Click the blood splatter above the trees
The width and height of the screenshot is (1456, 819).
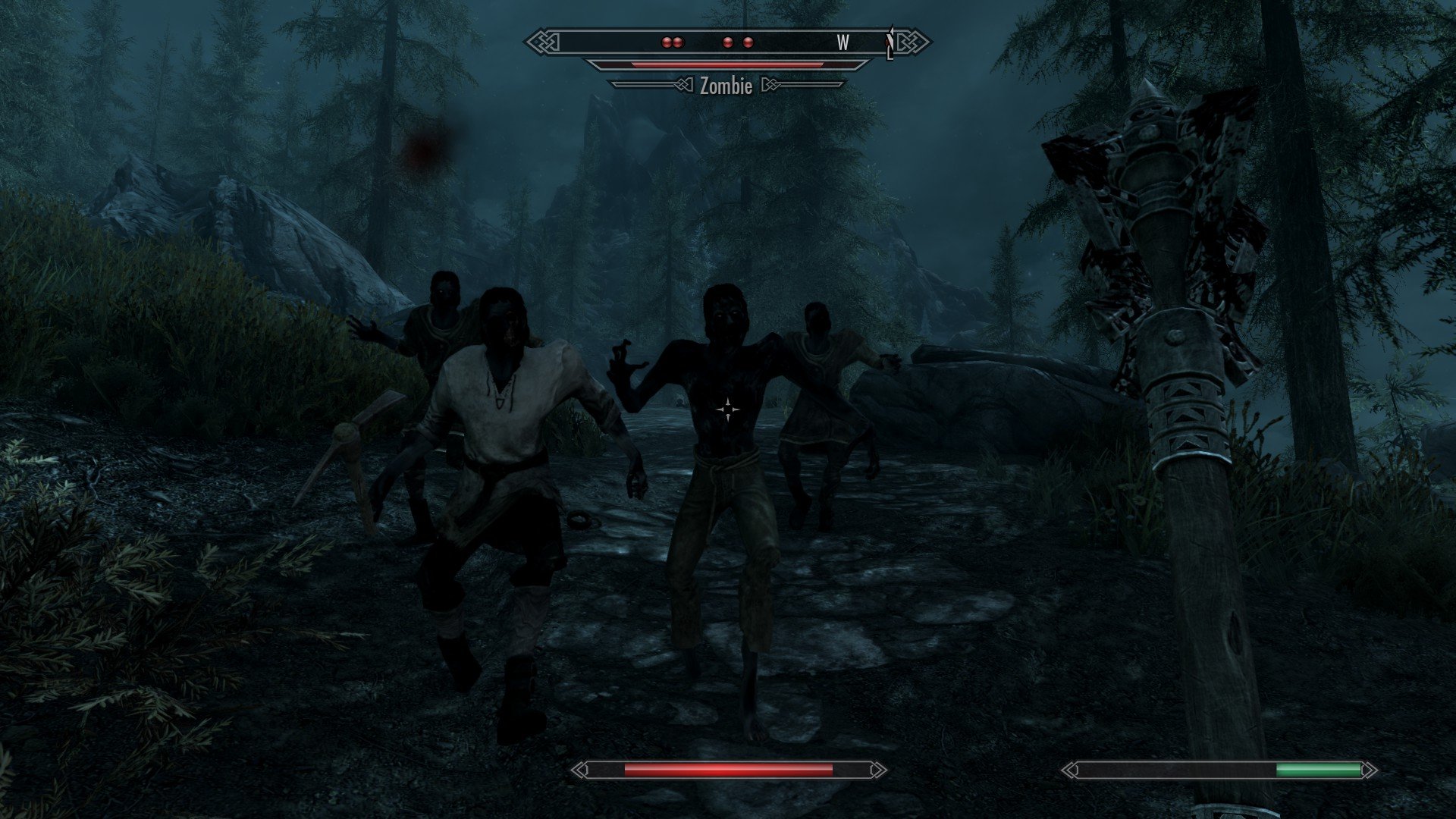coord(422,148)
